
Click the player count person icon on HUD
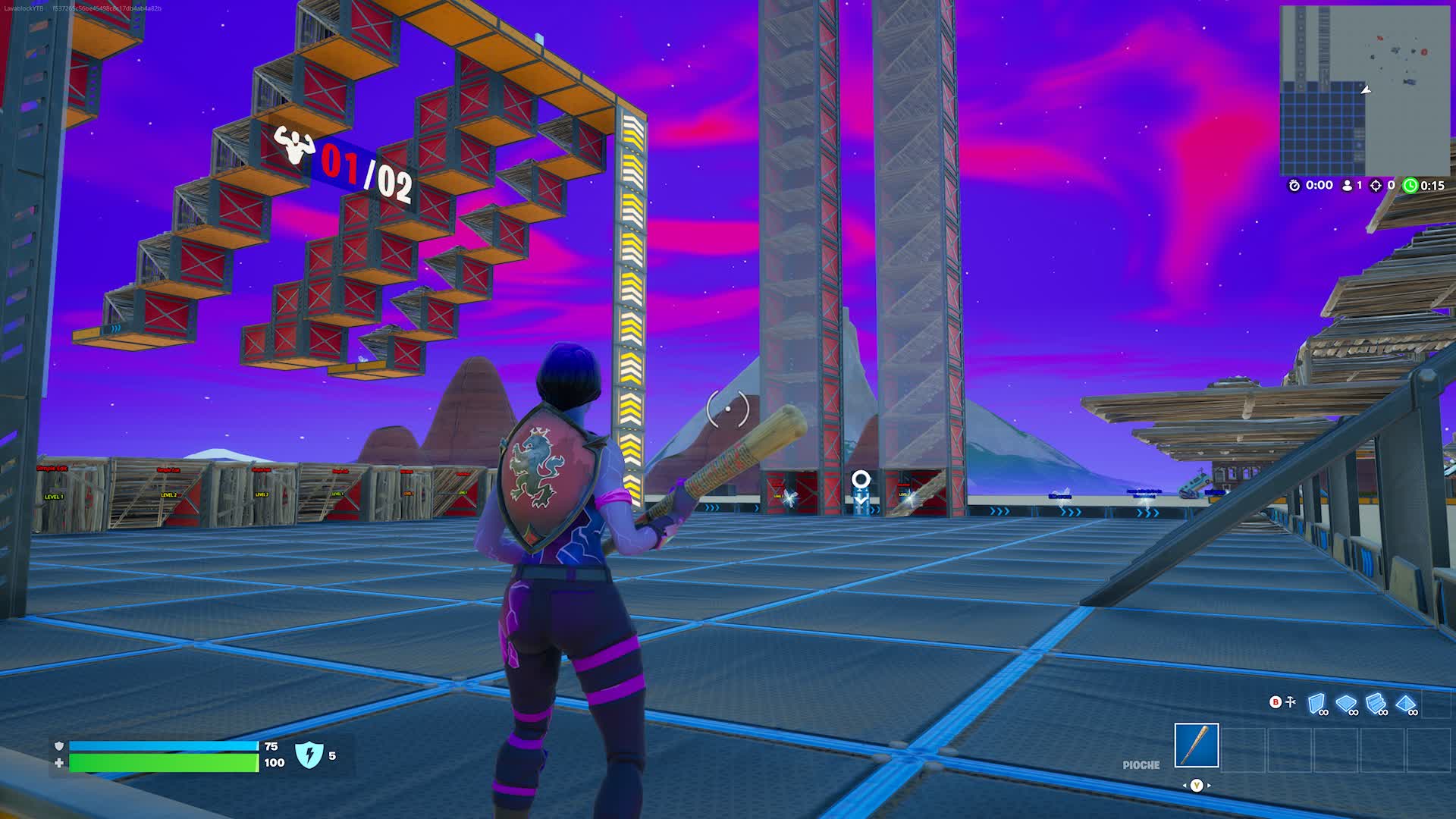click(x=1348, y=185)
